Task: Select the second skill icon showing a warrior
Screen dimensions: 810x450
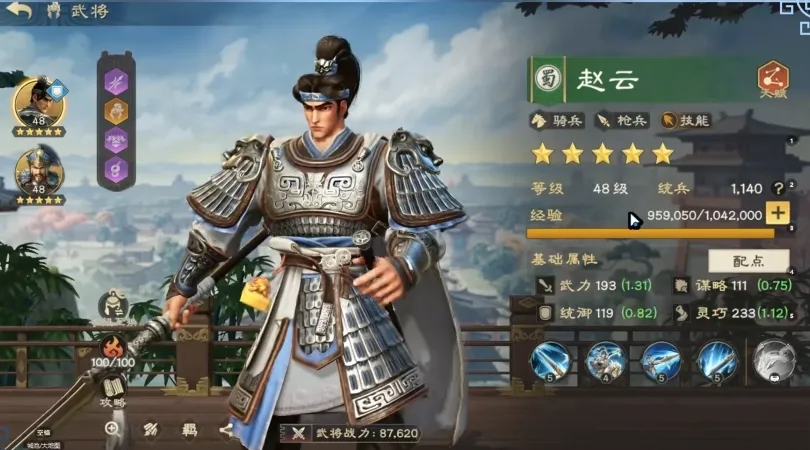Action: (607, 361)
